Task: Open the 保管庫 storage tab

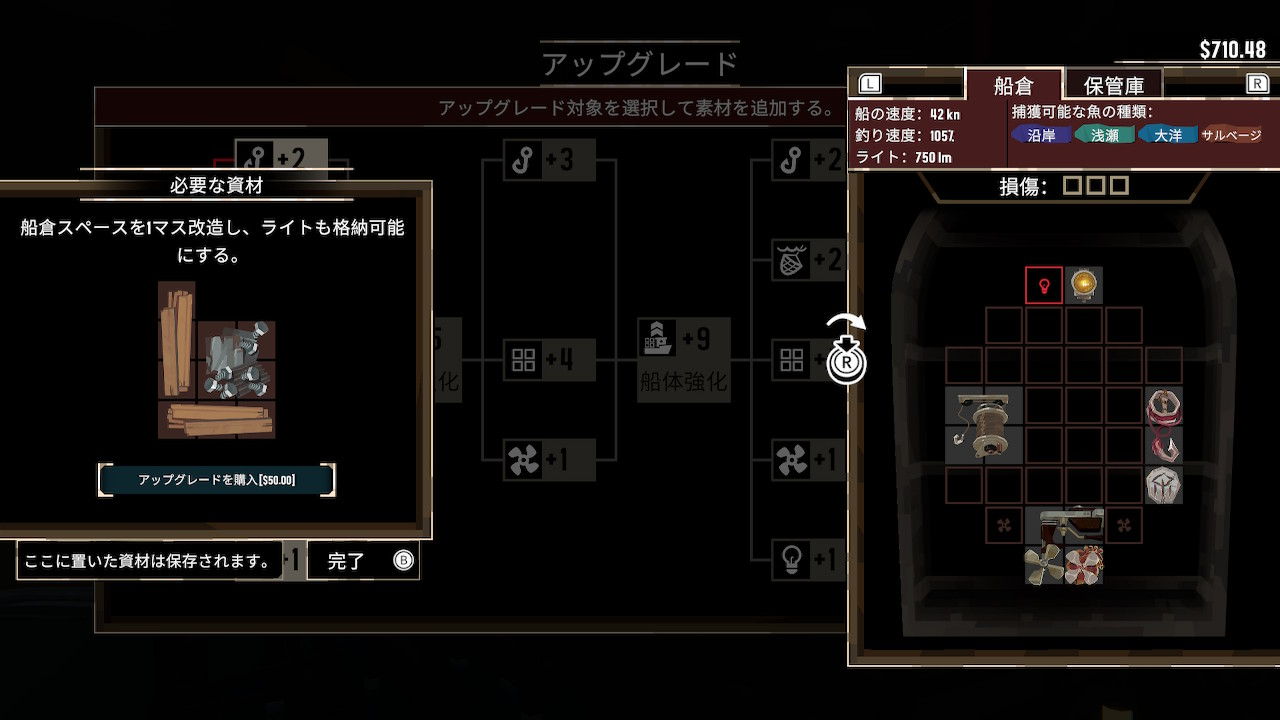Action: tap(1113, 85)
